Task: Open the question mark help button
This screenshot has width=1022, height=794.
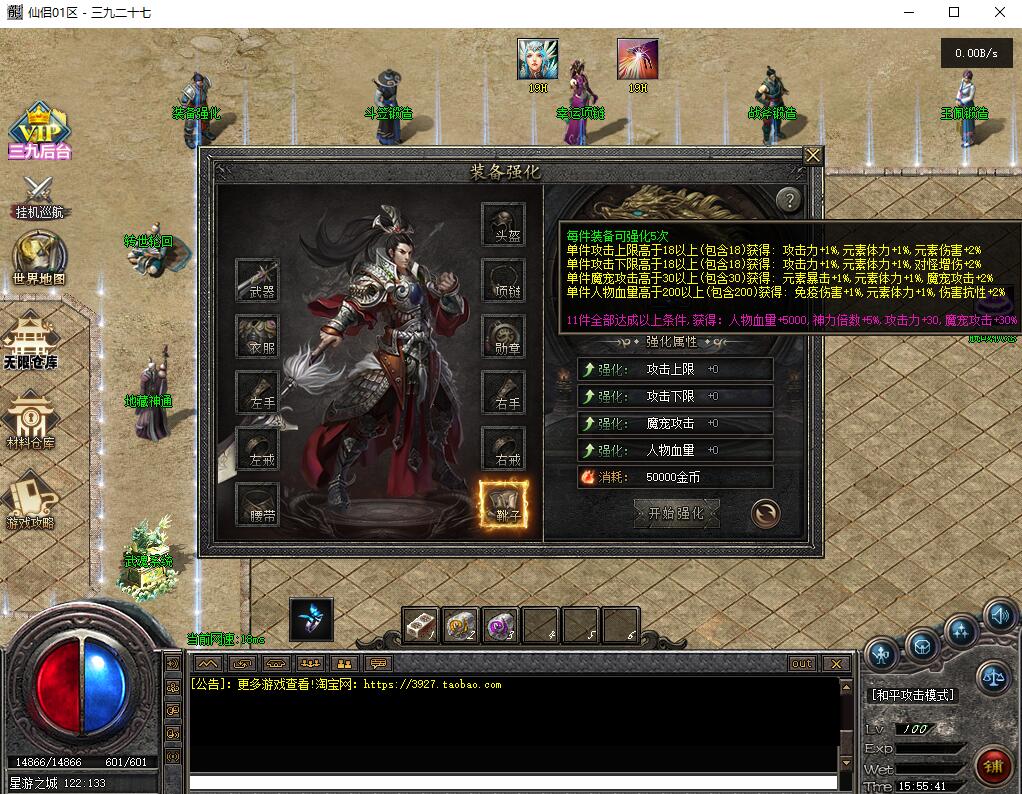Action: (x=789, y=200)
